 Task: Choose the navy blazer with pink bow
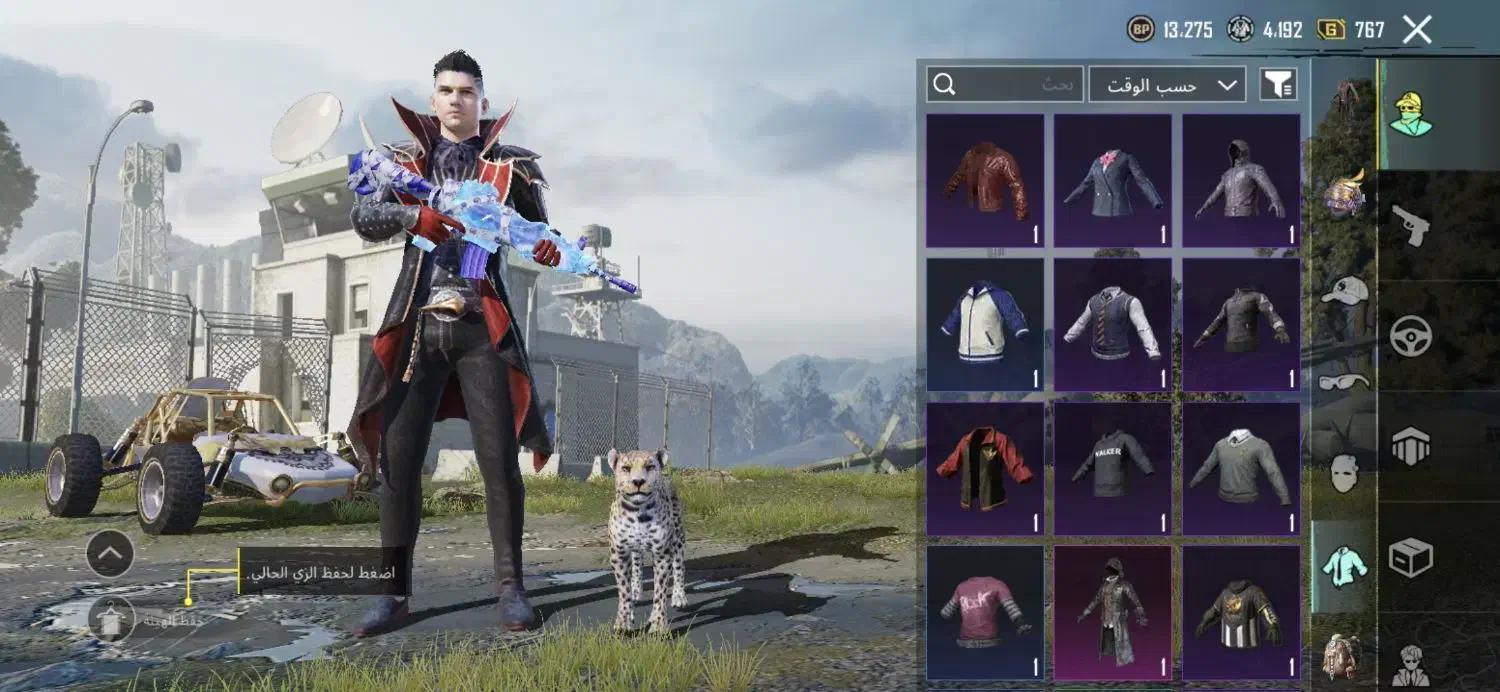(1113, 181)
